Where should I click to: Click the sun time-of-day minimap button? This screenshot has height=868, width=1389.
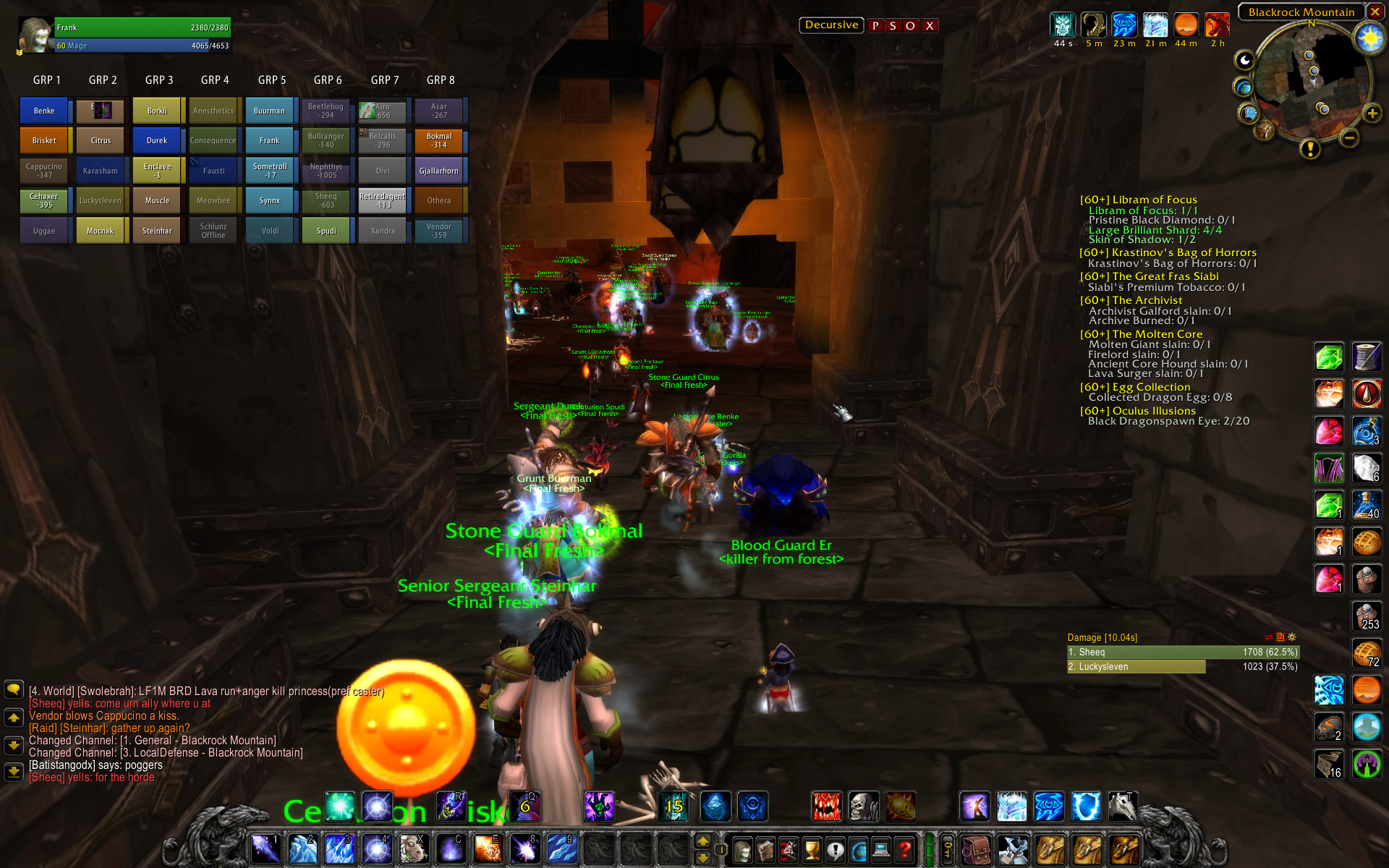click(x=1369, y=38)
